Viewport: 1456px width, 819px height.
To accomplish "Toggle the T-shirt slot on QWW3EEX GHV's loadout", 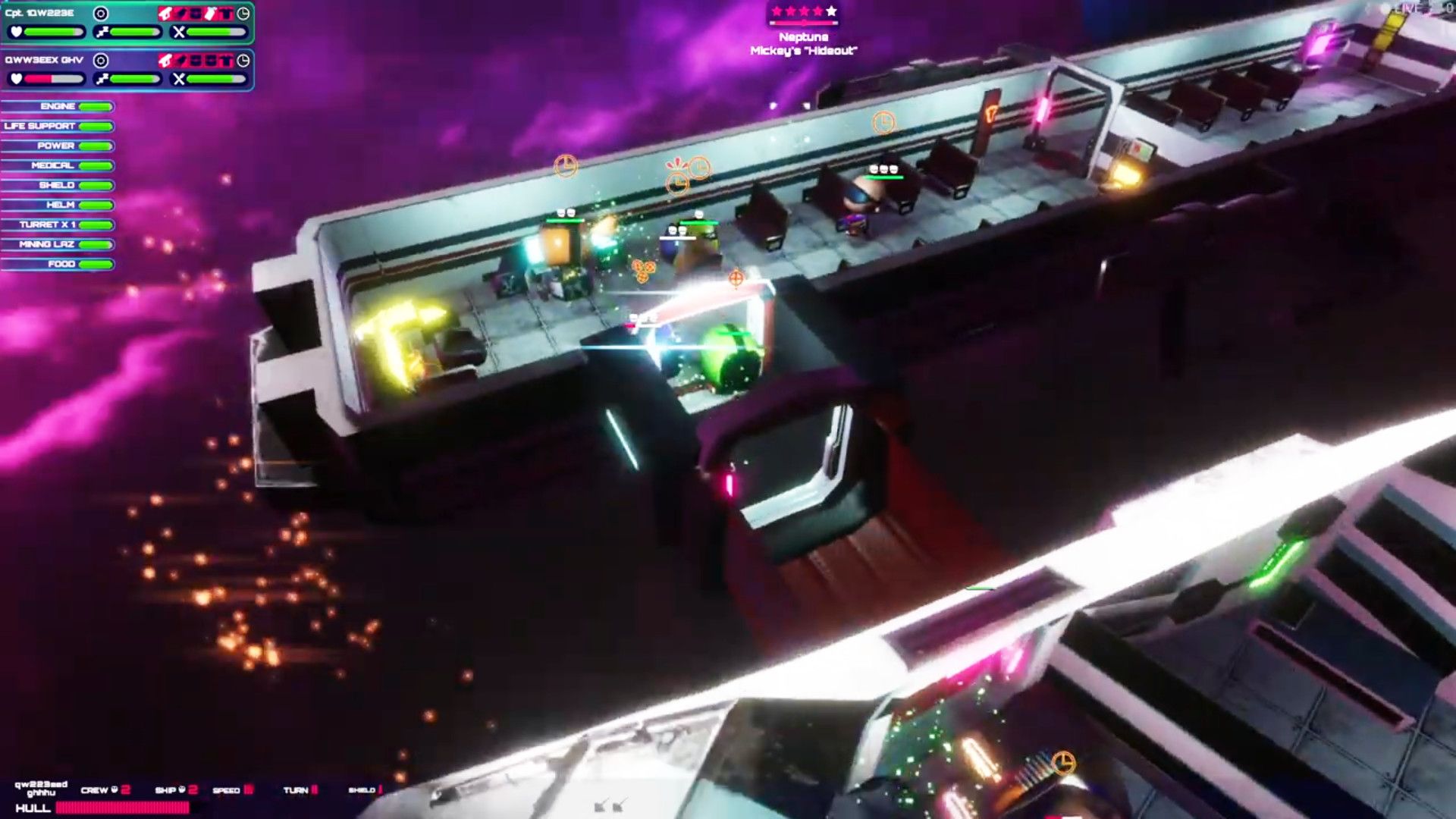I will [x=225, y=61].
